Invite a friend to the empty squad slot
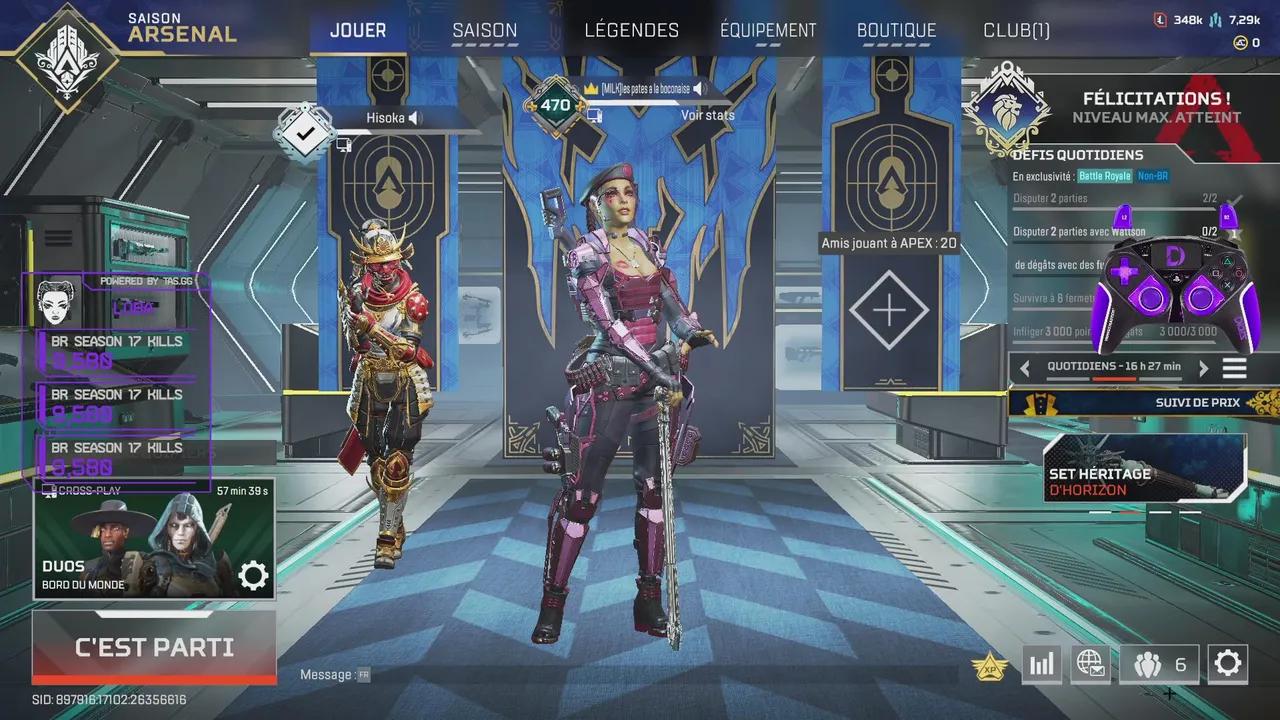The width and height of the screenshot is (1280, 720). [x=888, y=310]
